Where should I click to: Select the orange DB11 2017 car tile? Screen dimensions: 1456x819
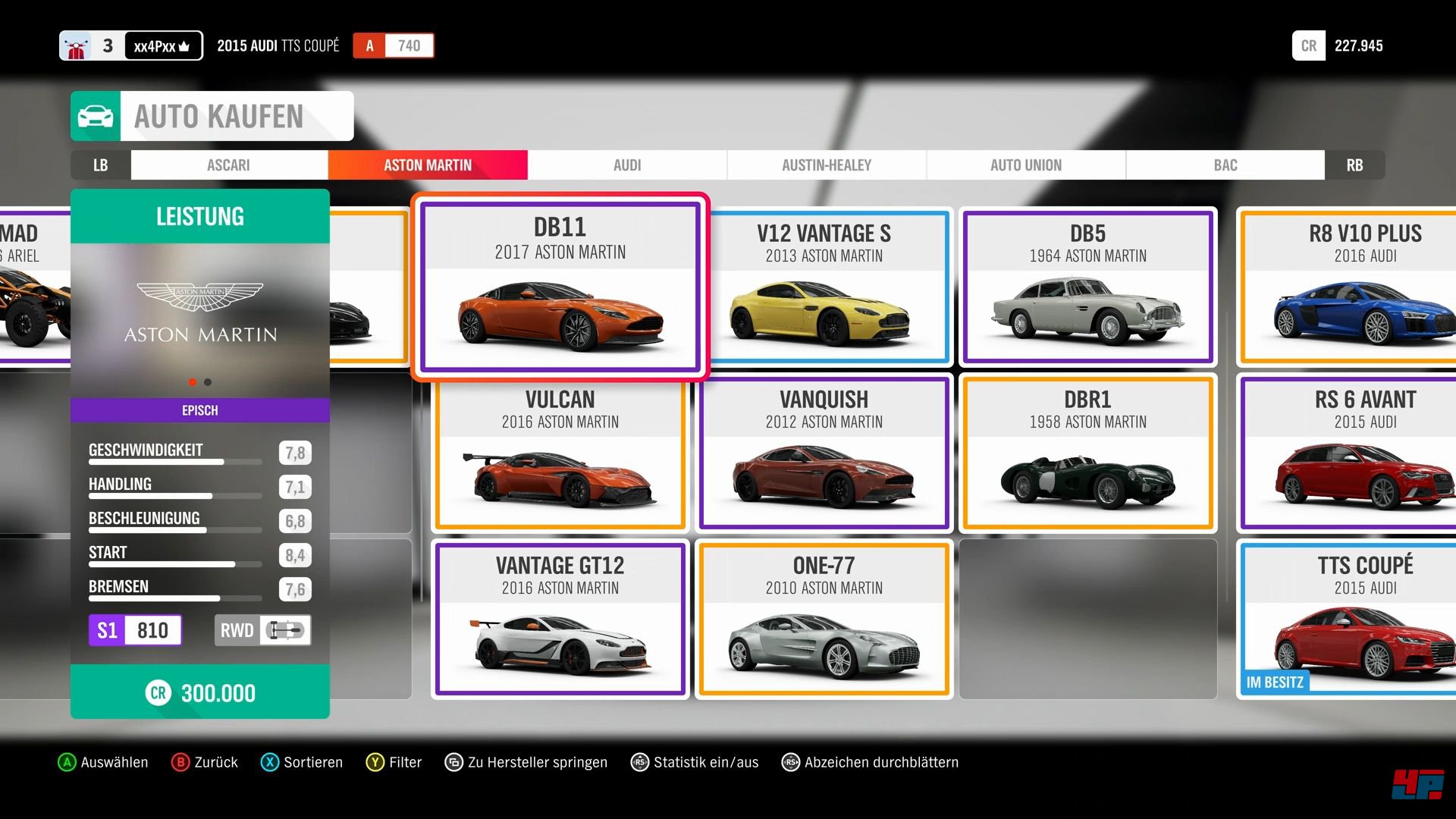(560, 287)
